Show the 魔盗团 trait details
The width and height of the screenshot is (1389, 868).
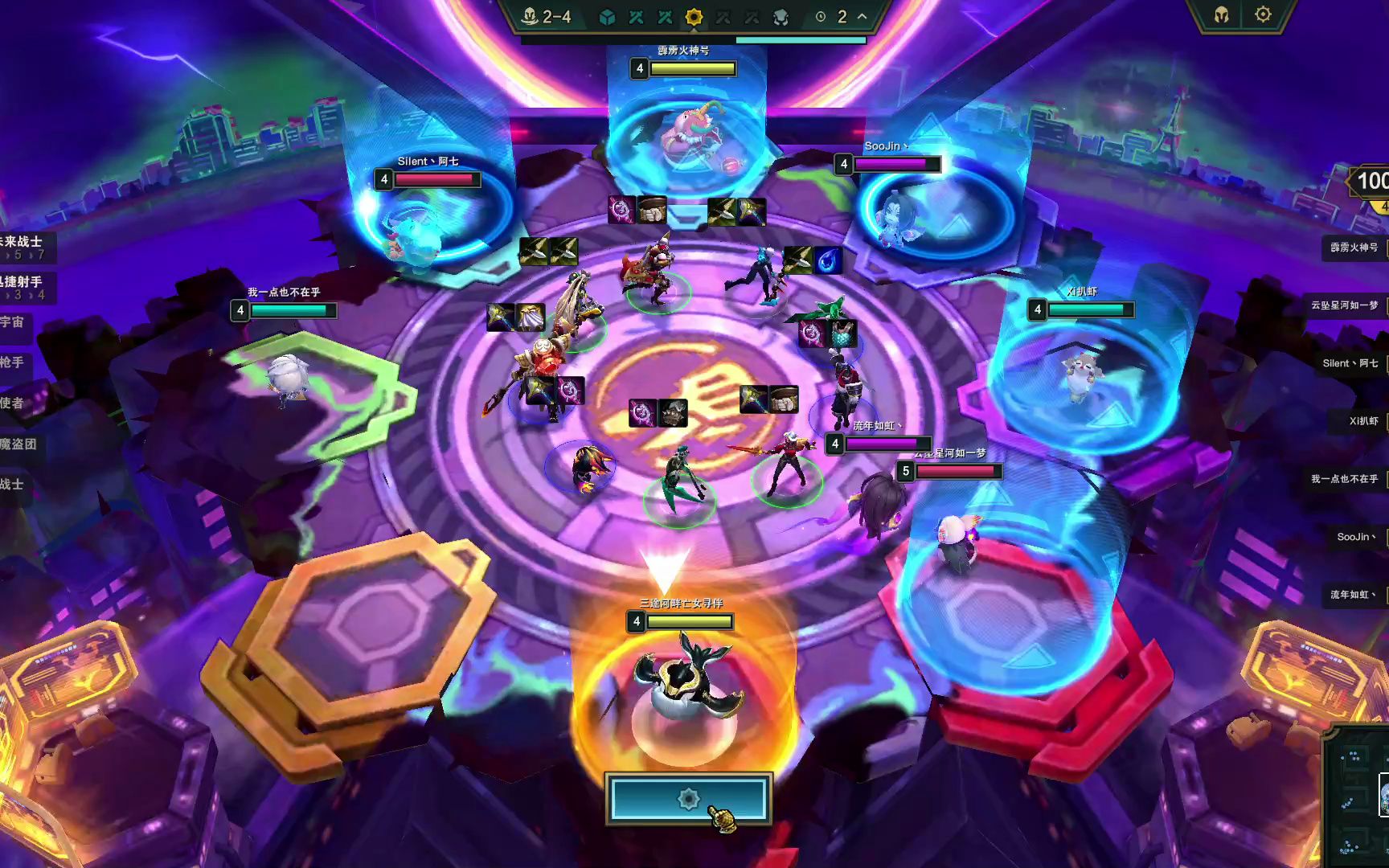tap(18, 444)
